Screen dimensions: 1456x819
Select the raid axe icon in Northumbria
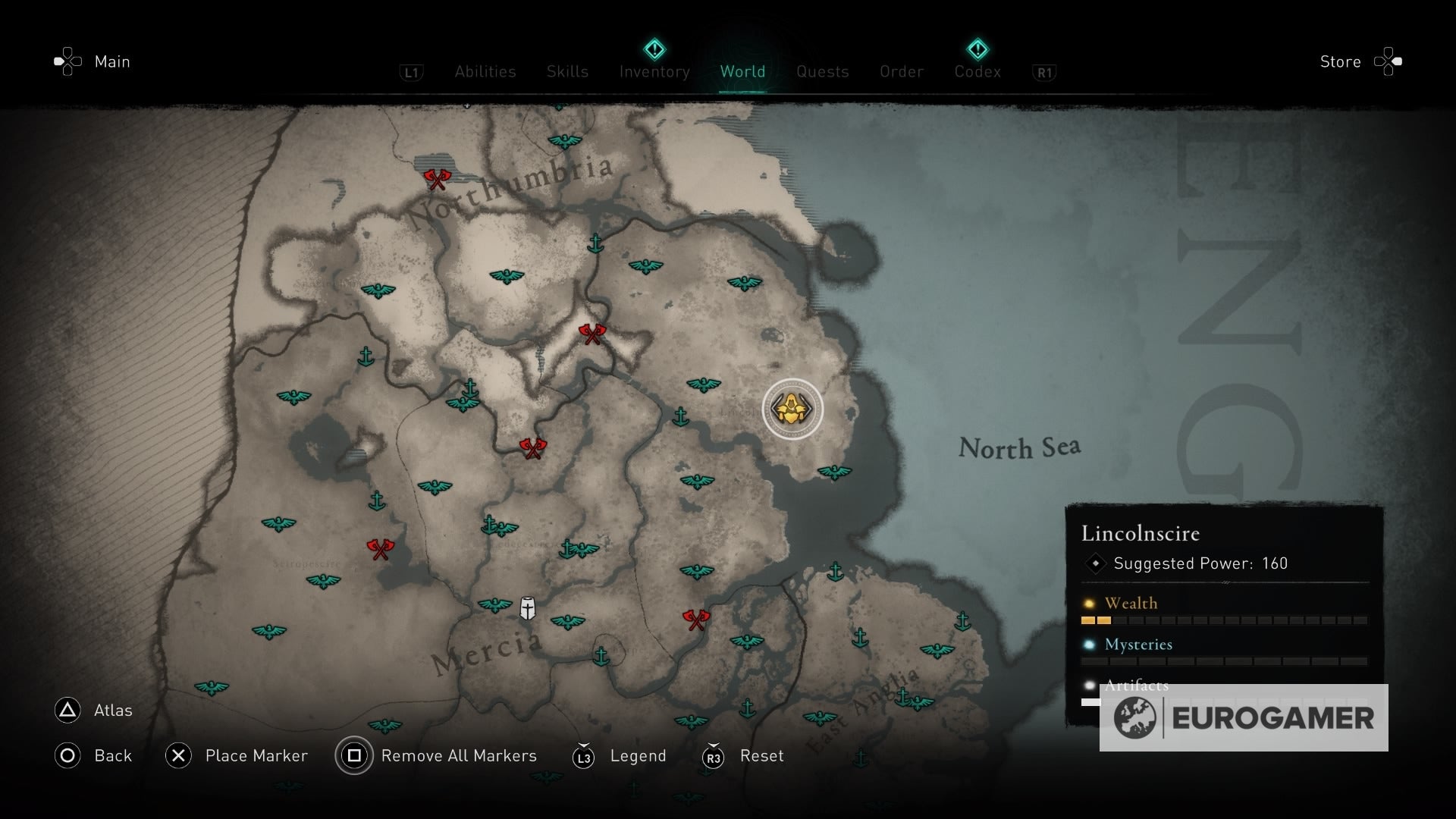tap(438, 180)
